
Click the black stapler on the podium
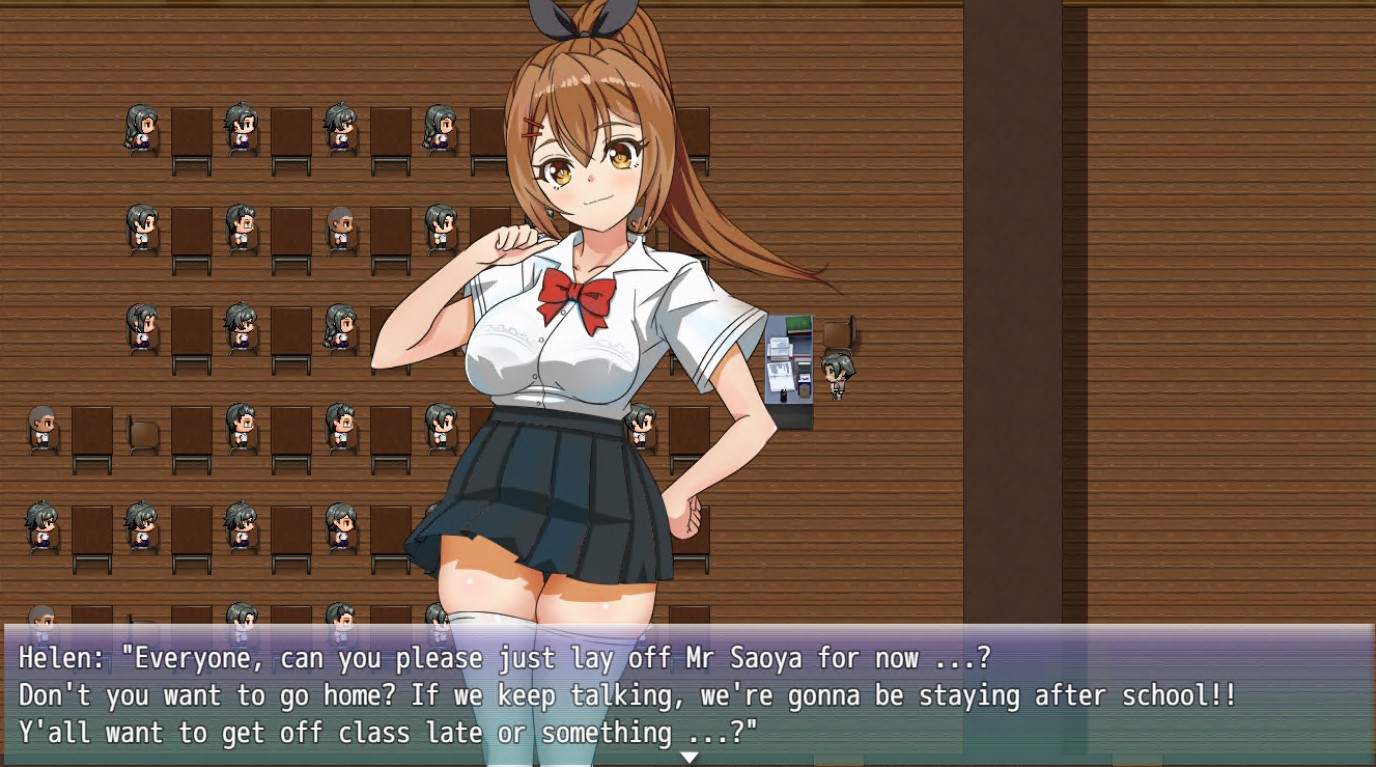[783, 394]
